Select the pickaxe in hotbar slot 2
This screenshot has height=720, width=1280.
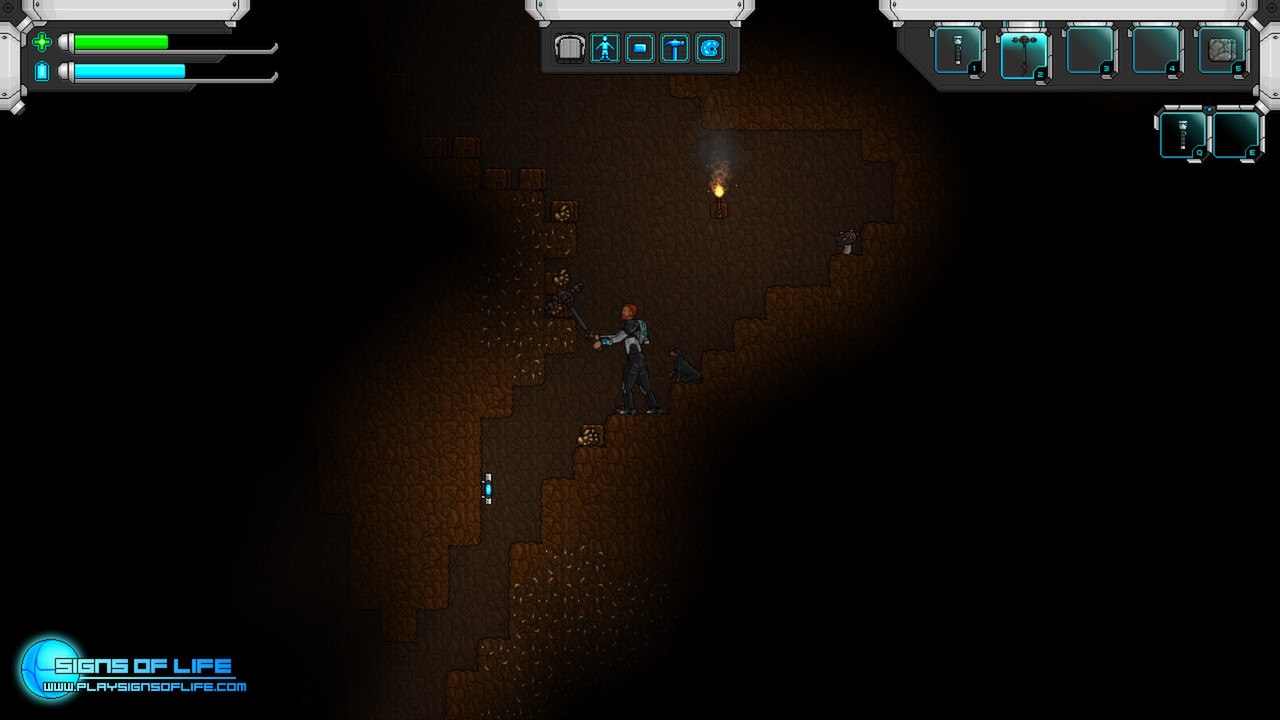1024,51
